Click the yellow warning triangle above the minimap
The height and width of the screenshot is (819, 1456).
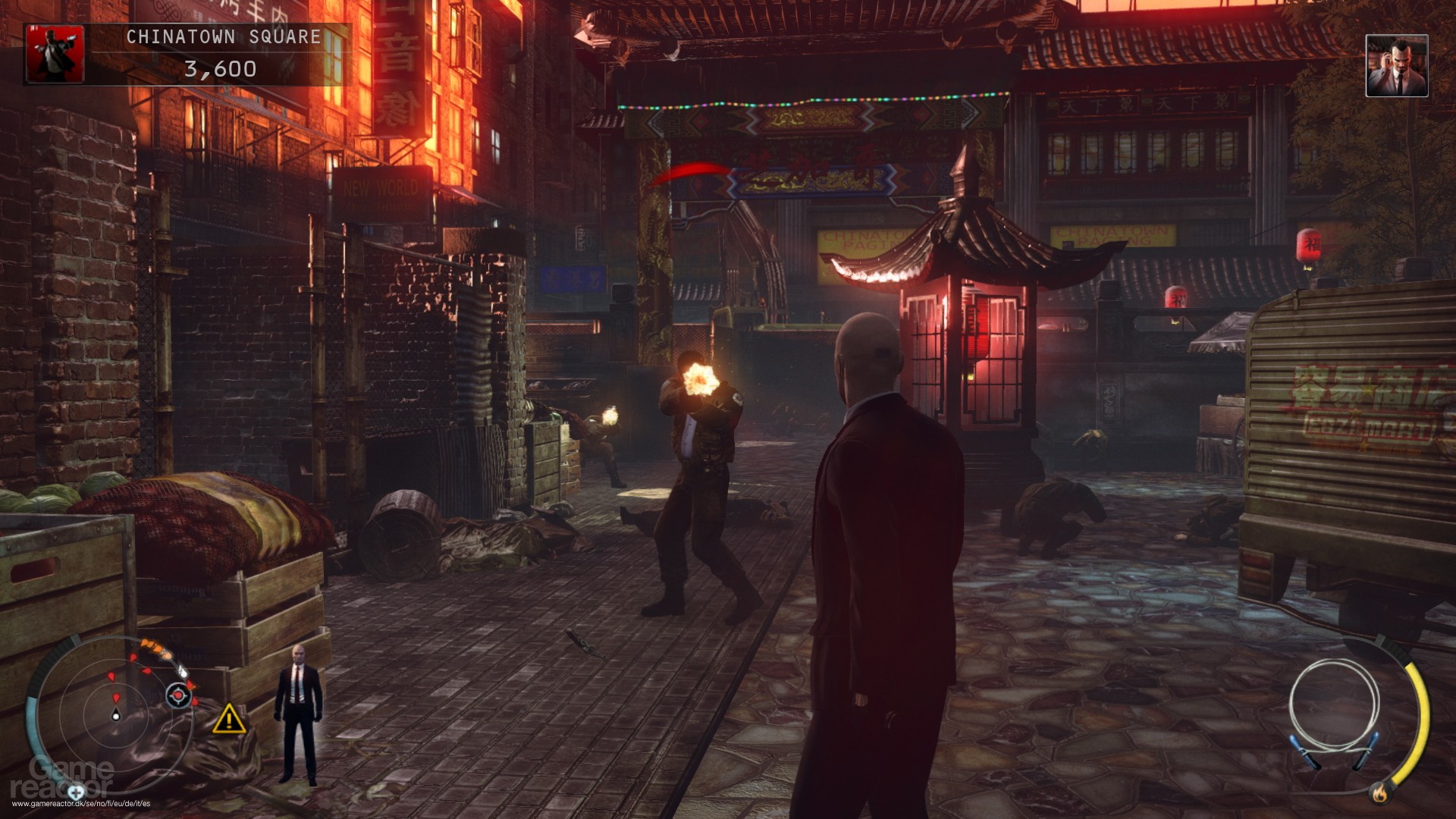(x=229, y=721)
